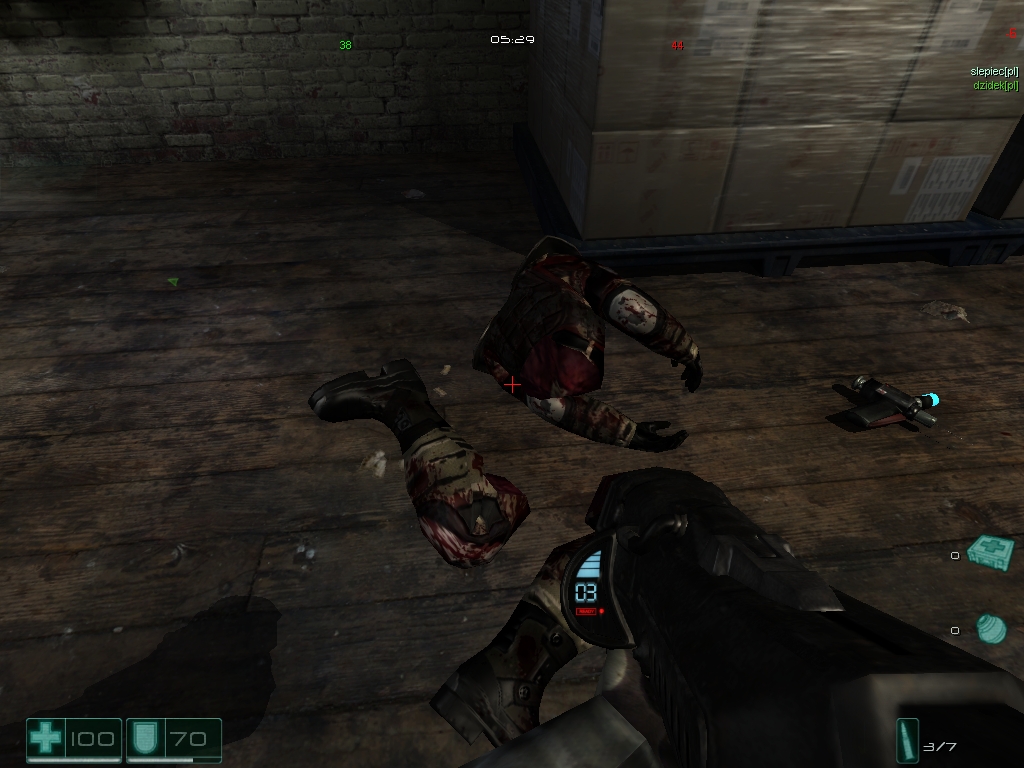Click the bullet ammo icon
This screenshot has height=768, width=1024.
point(907,743)
